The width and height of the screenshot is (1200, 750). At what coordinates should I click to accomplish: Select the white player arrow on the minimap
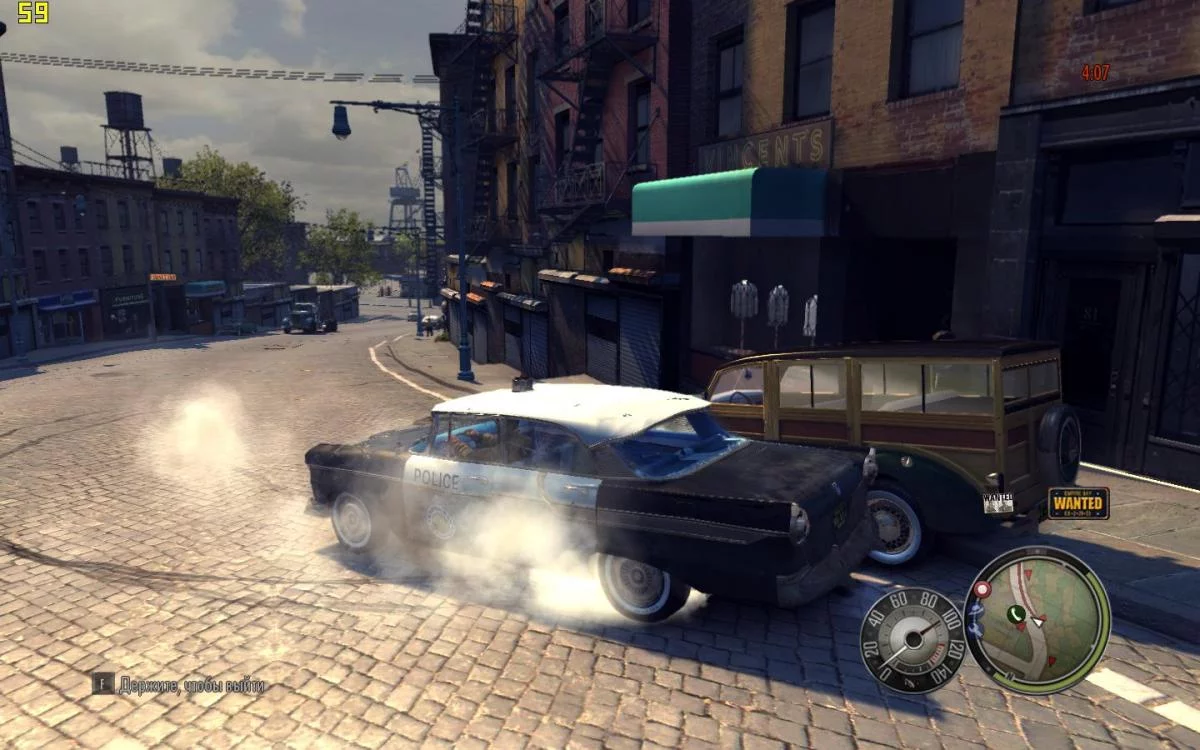point(1038,622)
